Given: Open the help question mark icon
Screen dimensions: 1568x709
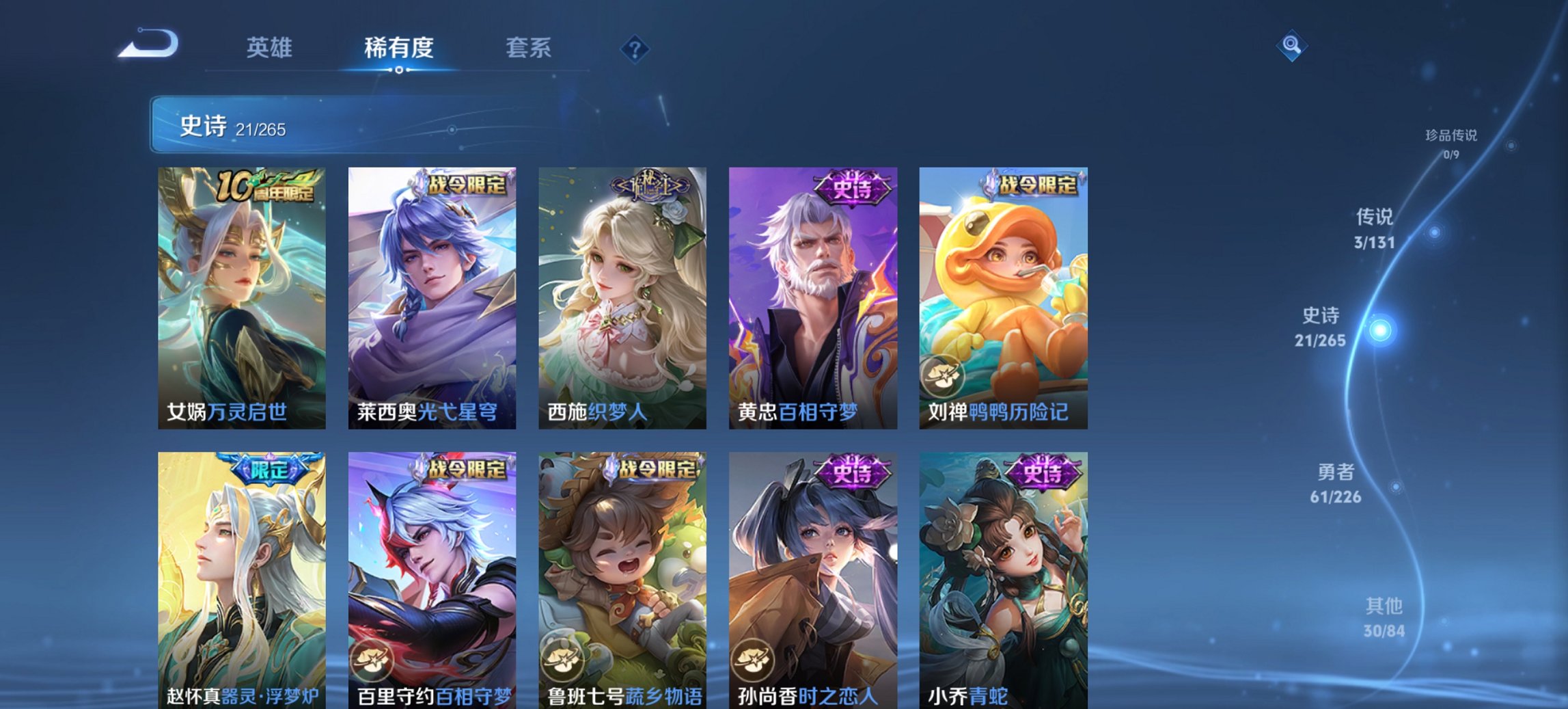Looking at the screenshot, I should pyautogui.click(x=634, y=48).
